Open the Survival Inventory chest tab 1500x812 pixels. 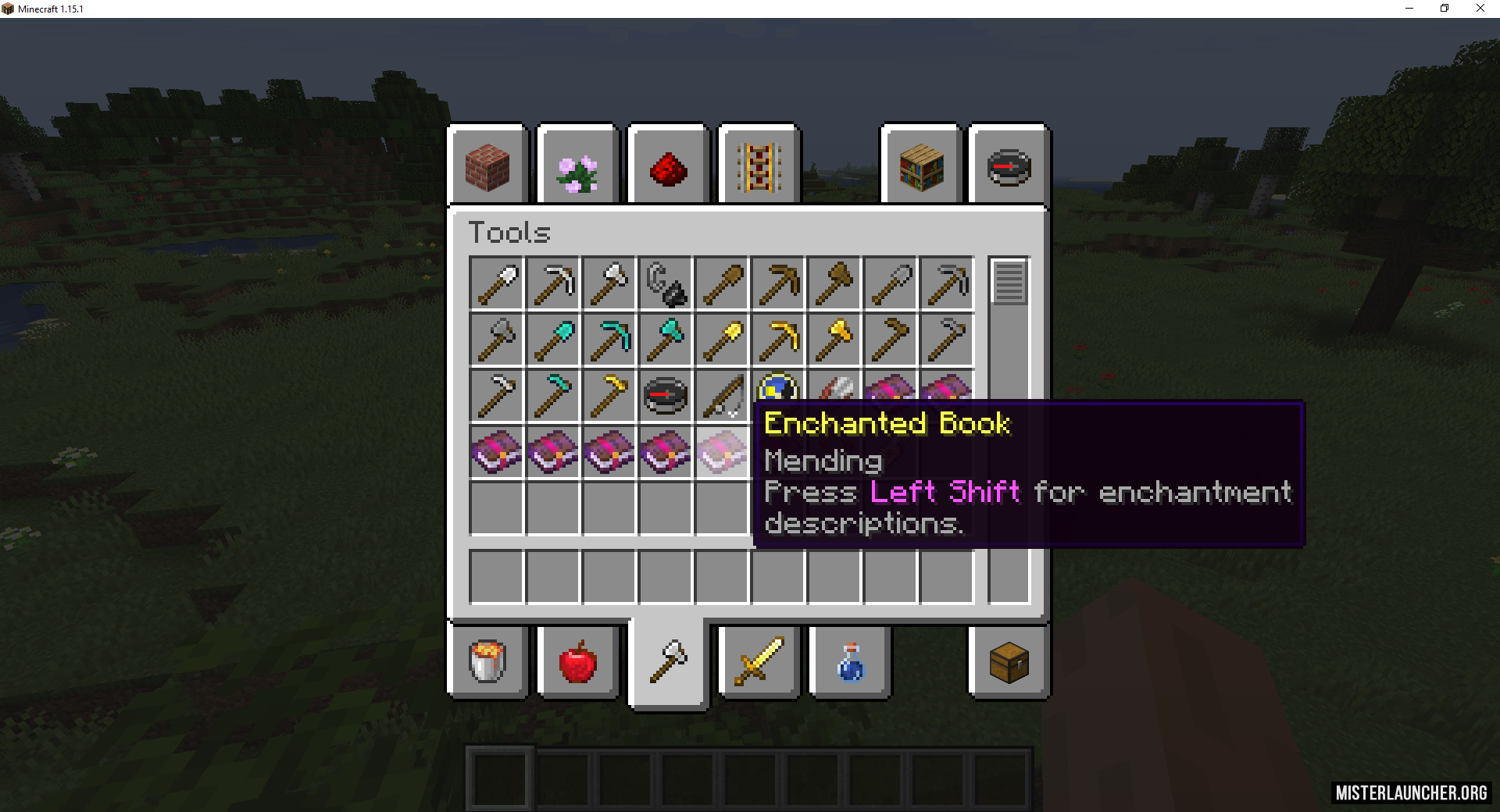pos(1009,662)
